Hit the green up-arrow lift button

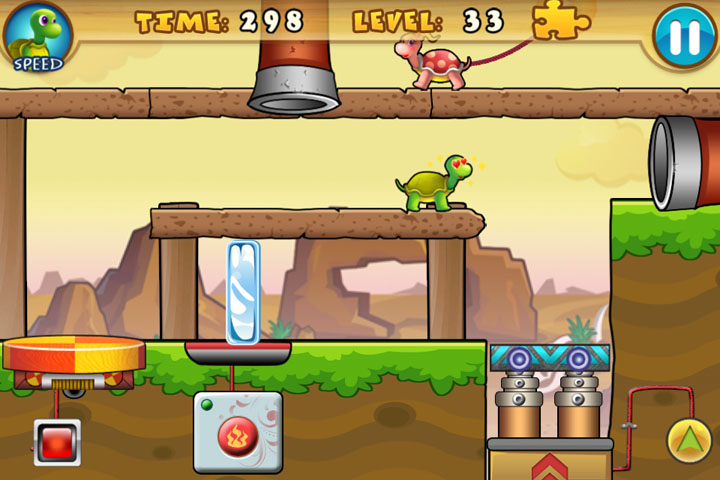(689, 440)
